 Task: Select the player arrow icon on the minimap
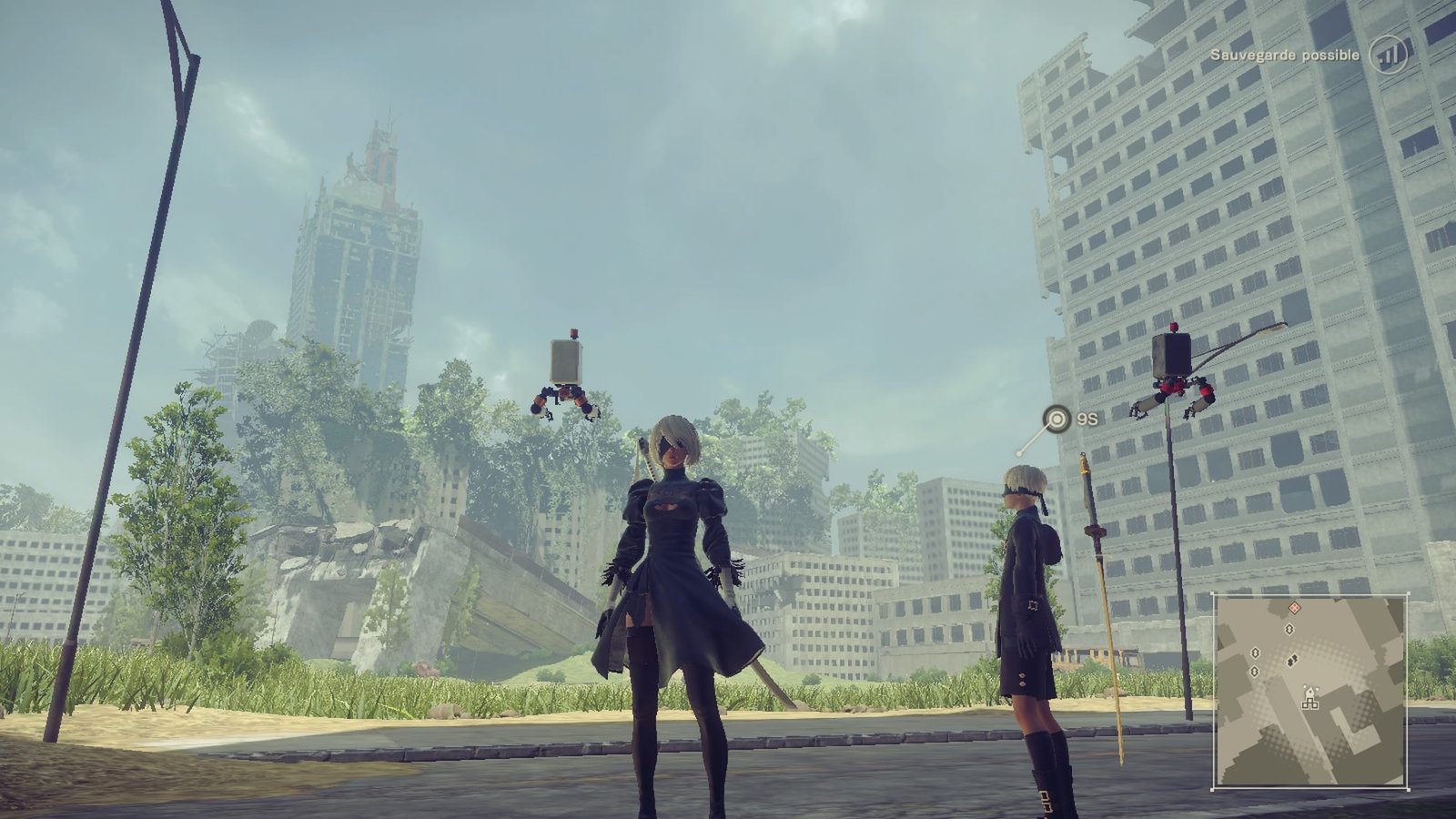(1310, 692)
